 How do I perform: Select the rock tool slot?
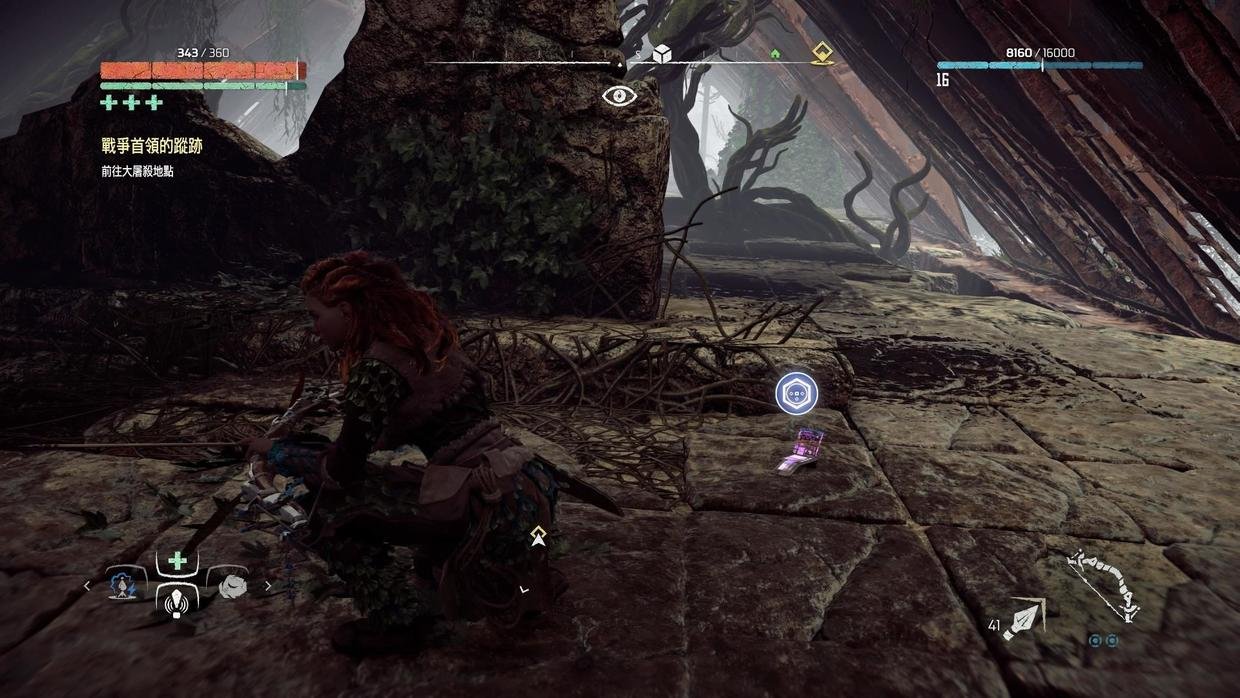(x=230, y=583)
